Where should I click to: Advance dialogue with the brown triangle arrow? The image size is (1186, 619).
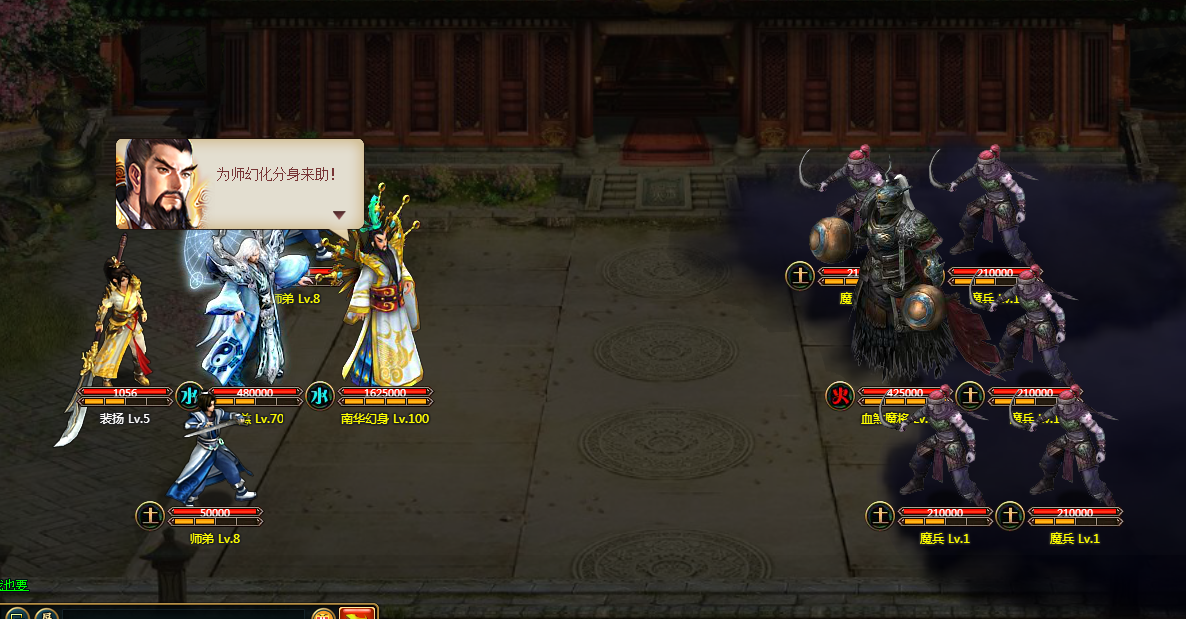pos(339,215)
